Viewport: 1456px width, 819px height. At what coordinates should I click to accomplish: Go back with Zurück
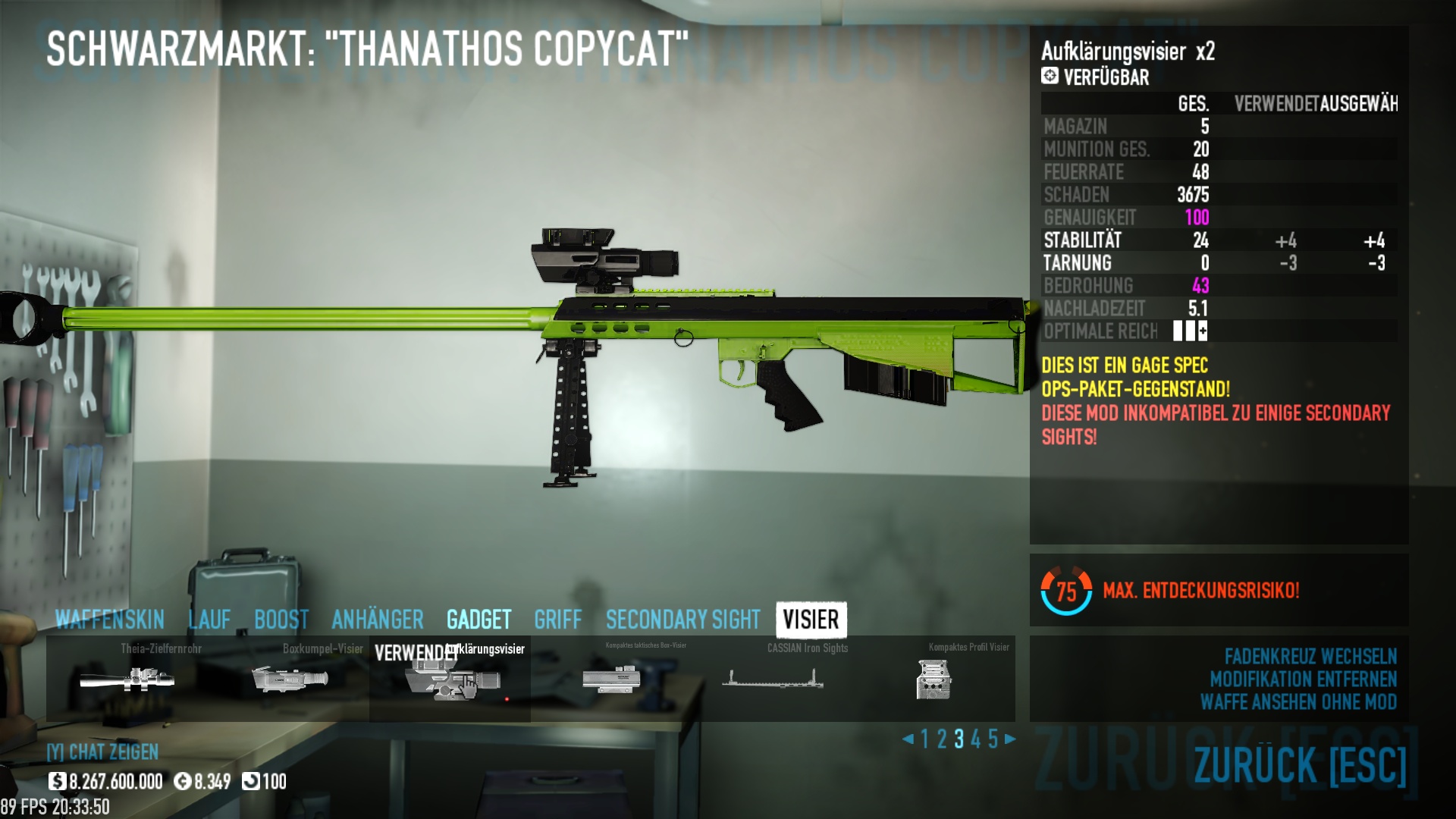point(1300,764)
